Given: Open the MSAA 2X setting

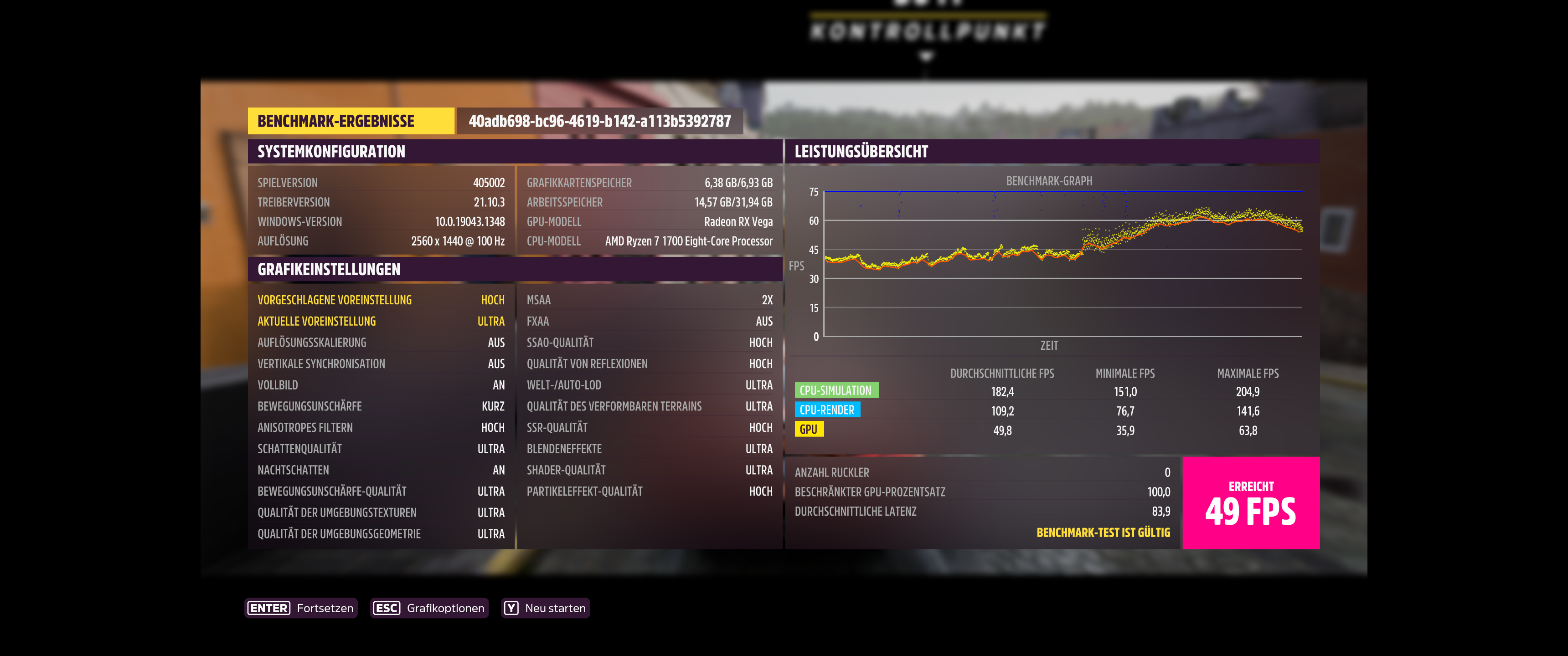Looking at the screenshot, I should 648,299.
